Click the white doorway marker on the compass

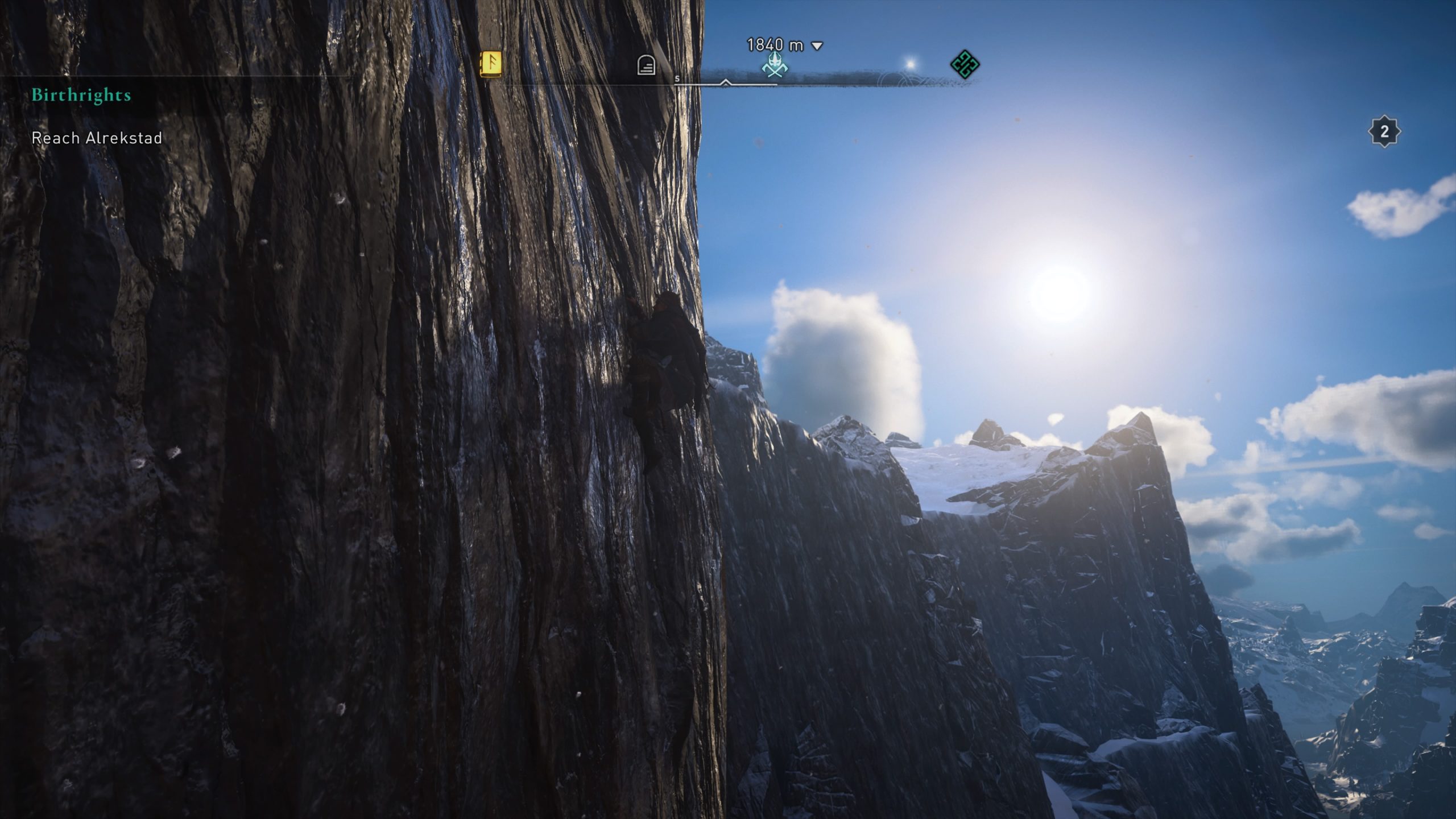tap(646, 66)
